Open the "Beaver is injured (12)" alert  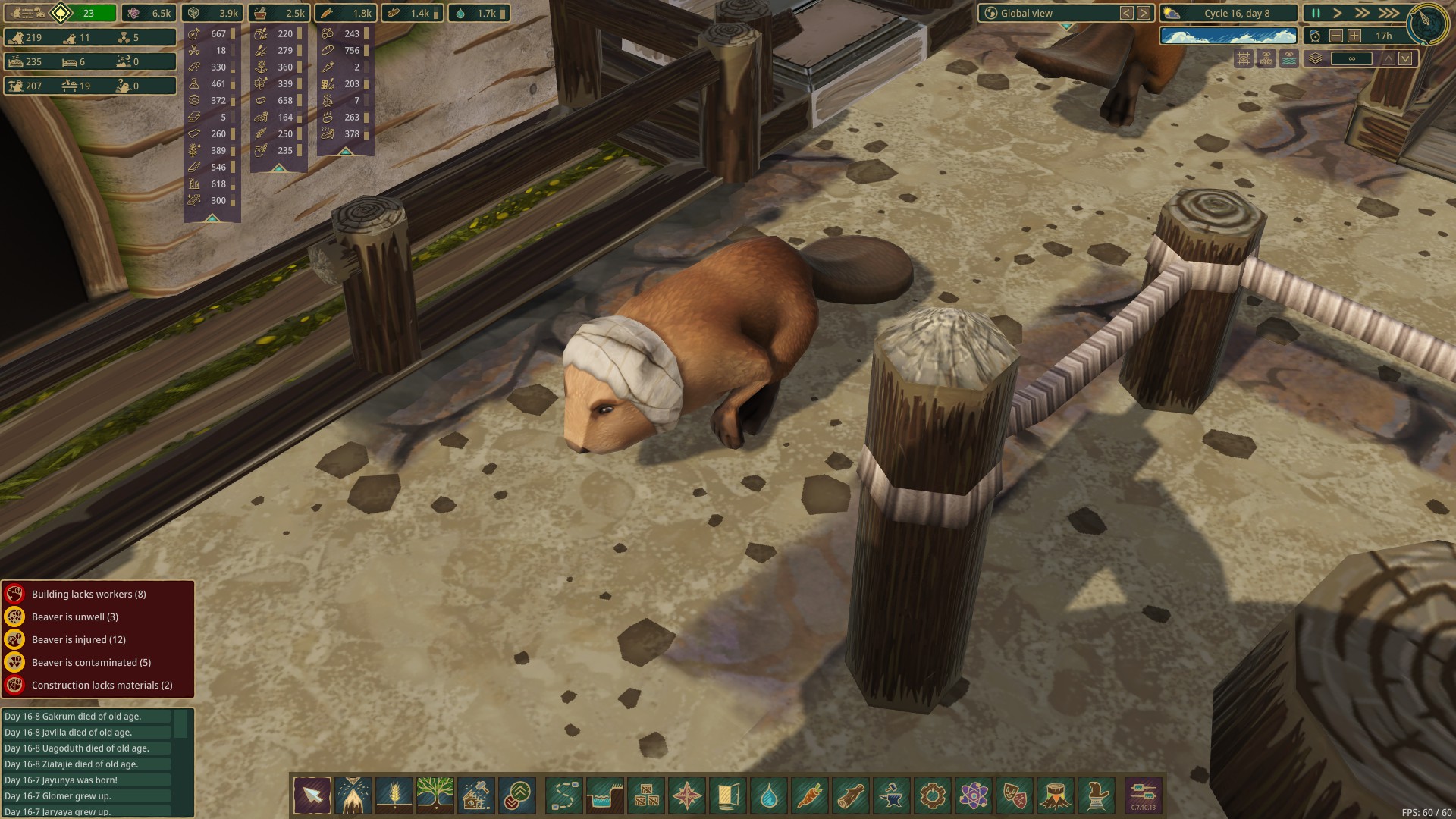79,639
